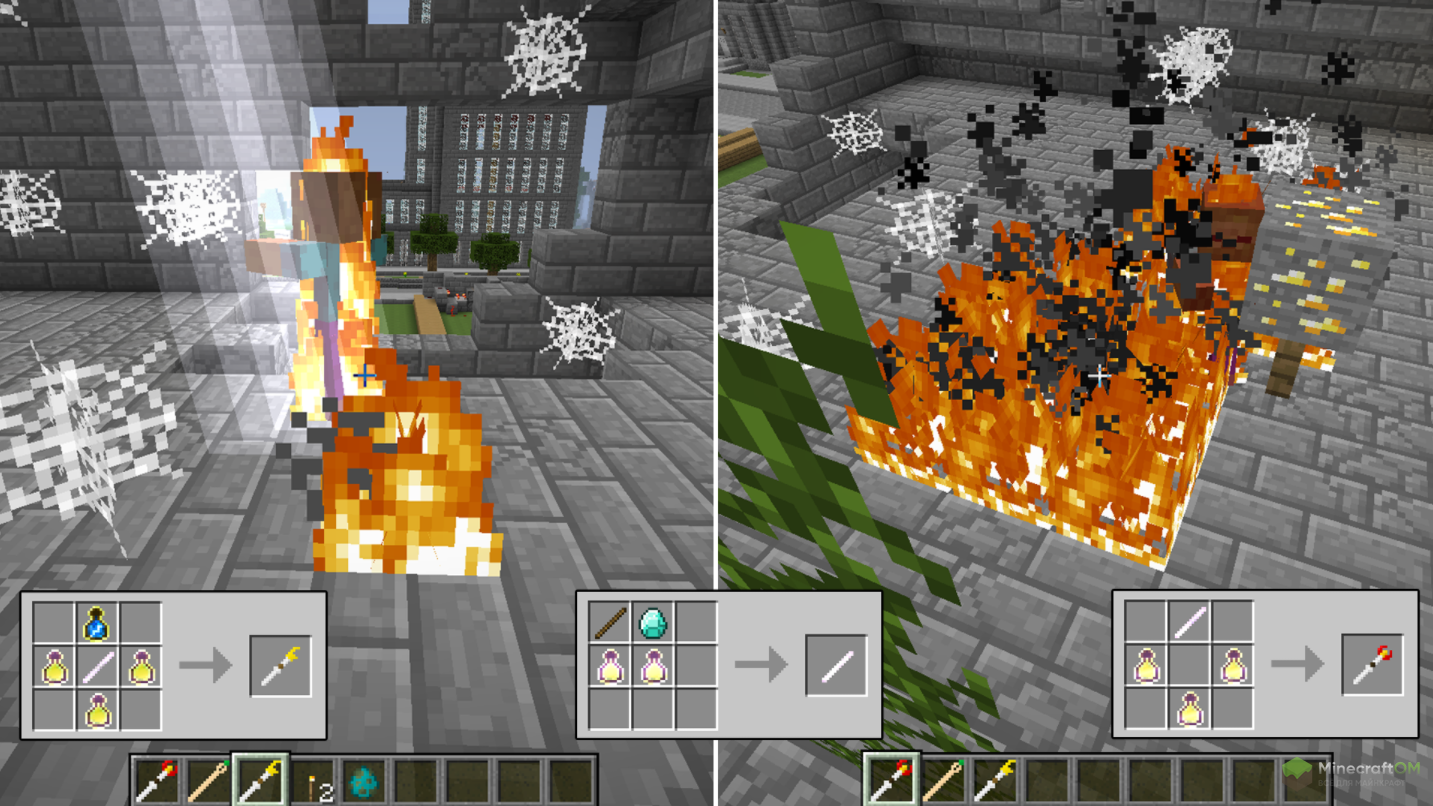Click the brown stick crafting ingredient
The image size is (1433, 806).
tap(609, 623)
